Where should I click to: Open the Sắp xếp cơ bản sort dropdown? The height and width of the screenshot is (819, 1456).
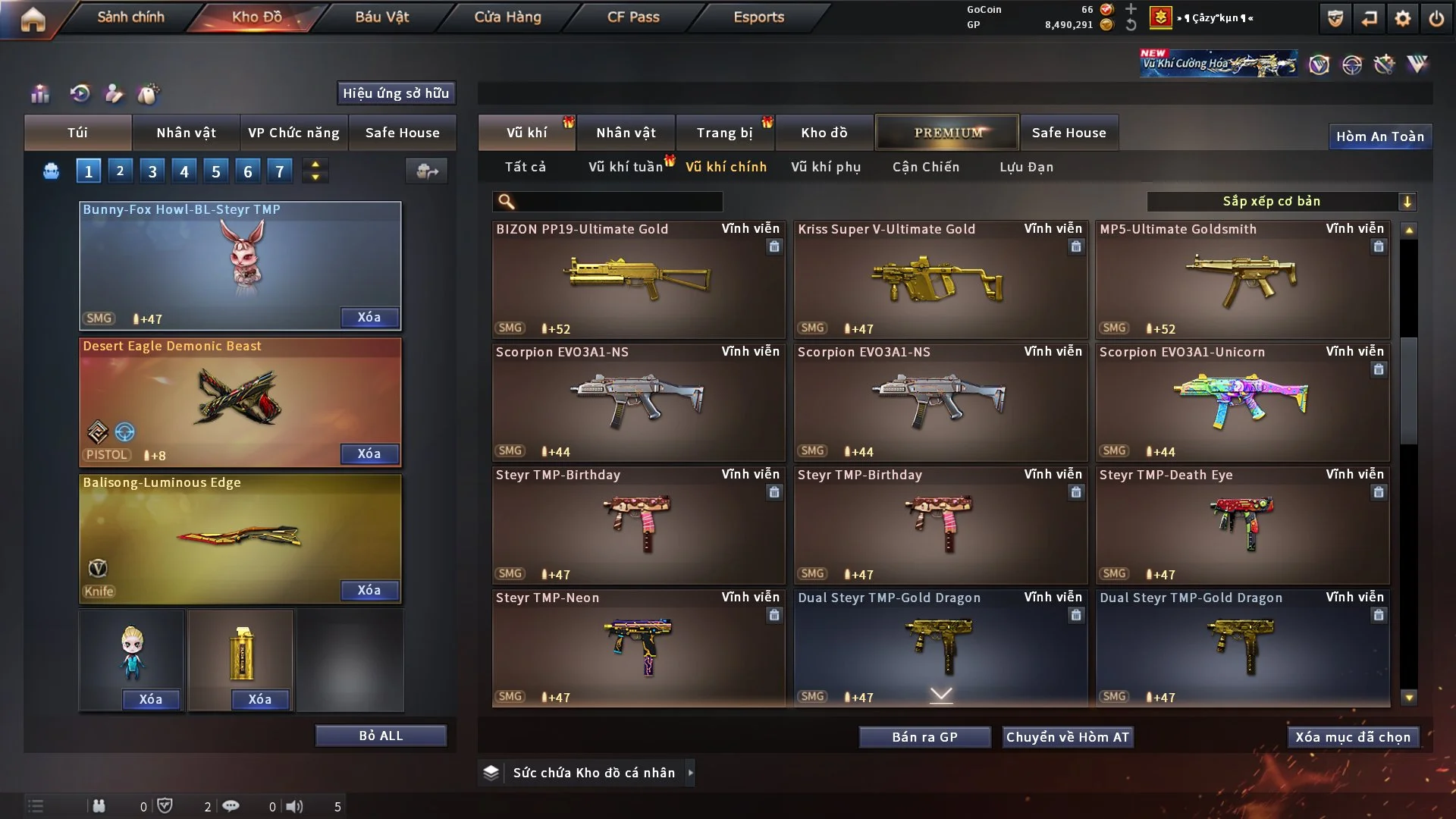click(x=1281, y=201)
